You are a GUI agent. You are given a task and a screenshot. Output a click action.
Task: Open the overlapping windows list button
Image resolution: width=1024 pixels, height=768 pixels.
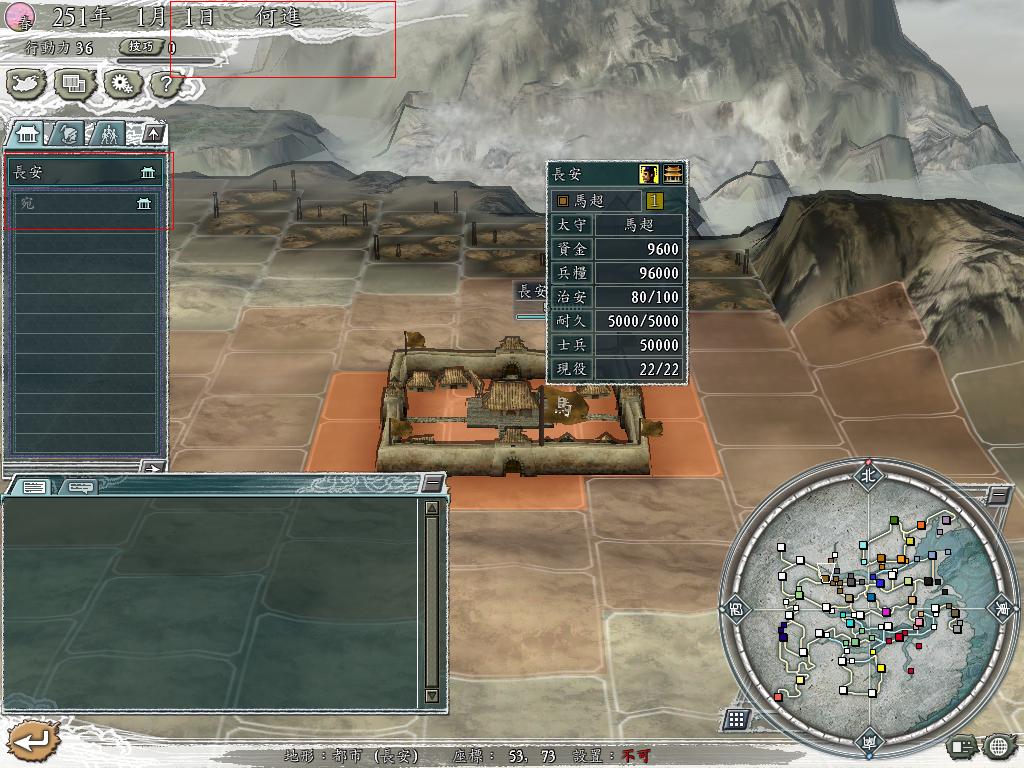74,84
